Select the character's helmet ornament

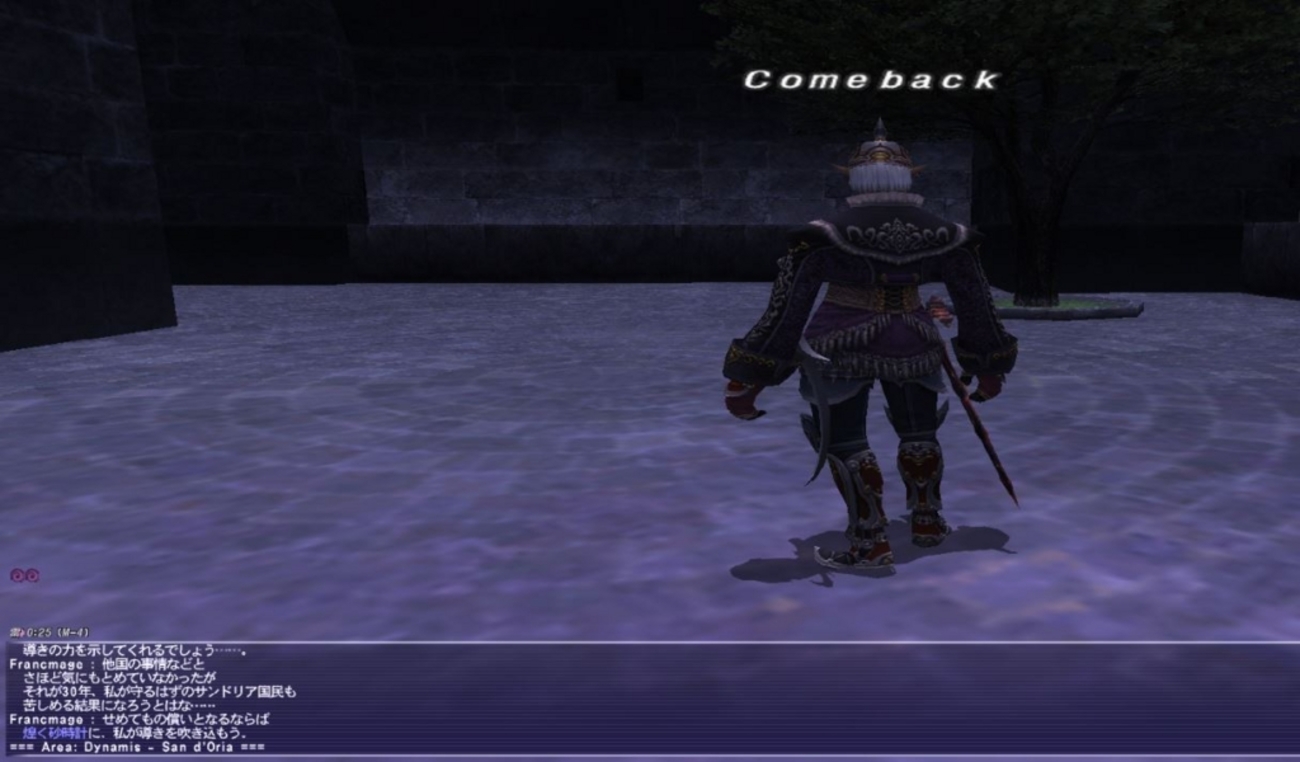(x=879, y=125)
